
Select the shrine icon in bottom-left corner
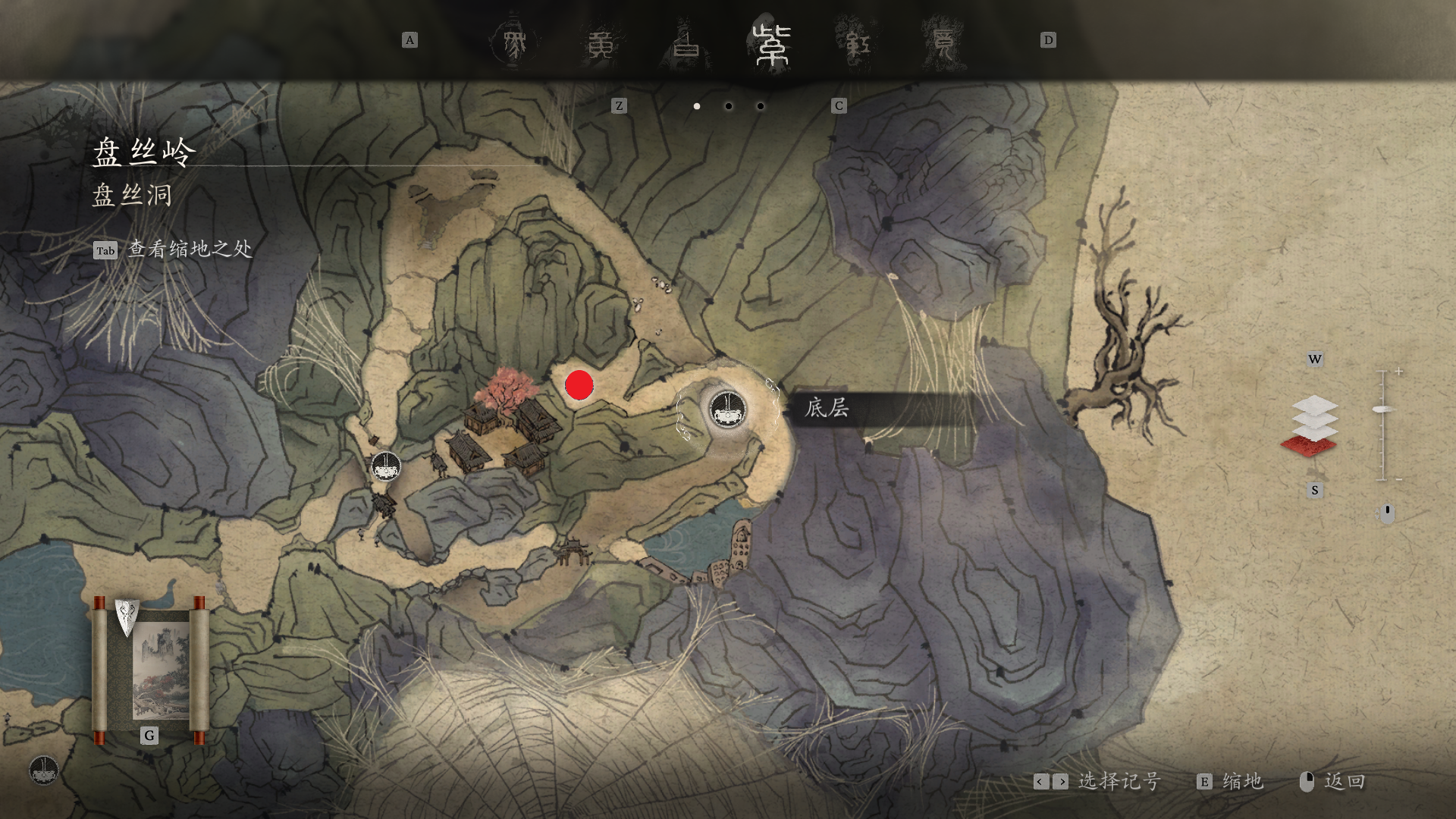44,770
